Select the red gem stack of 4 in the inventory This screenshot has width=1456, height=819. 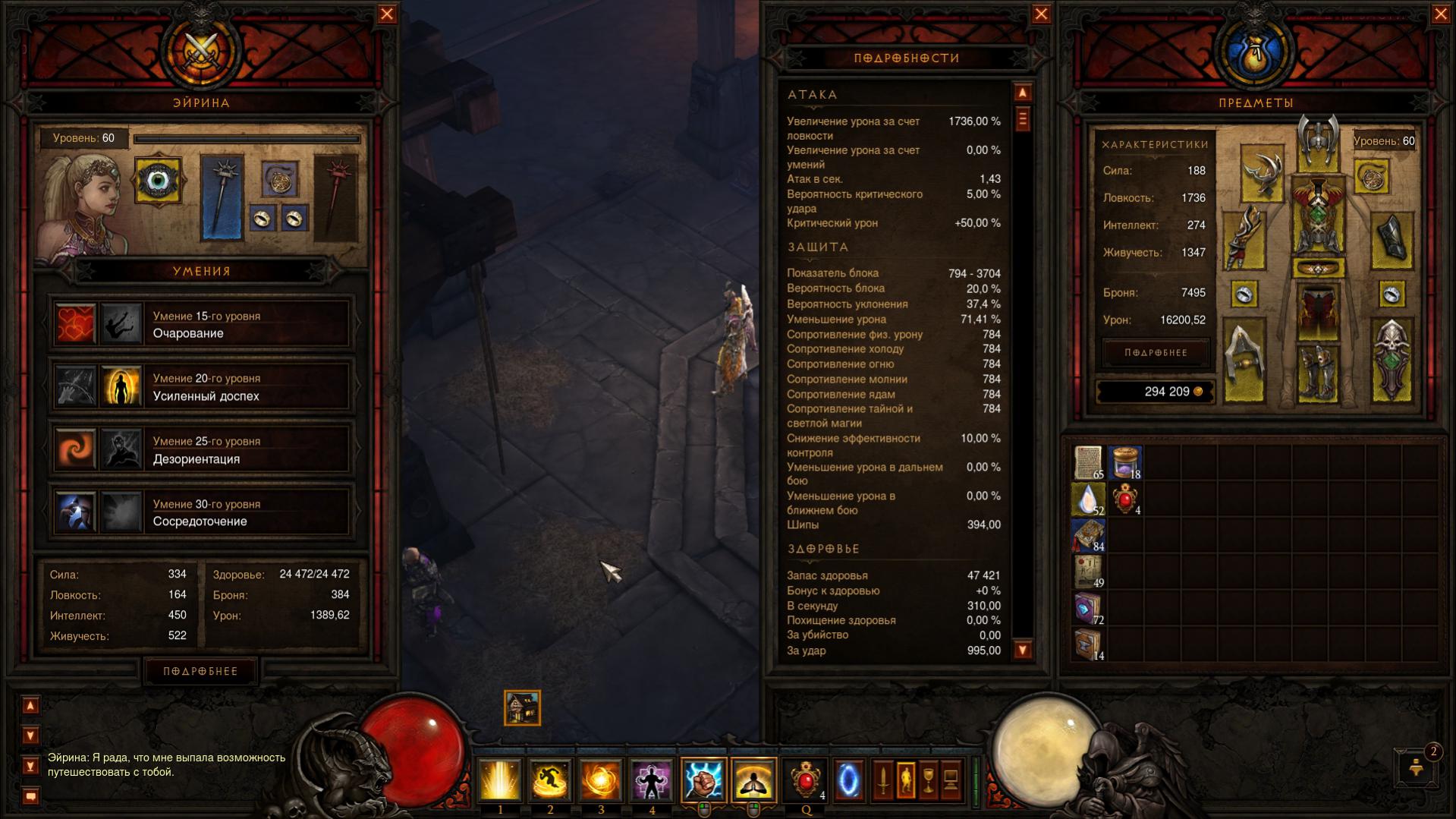[x=1124, y=500]
